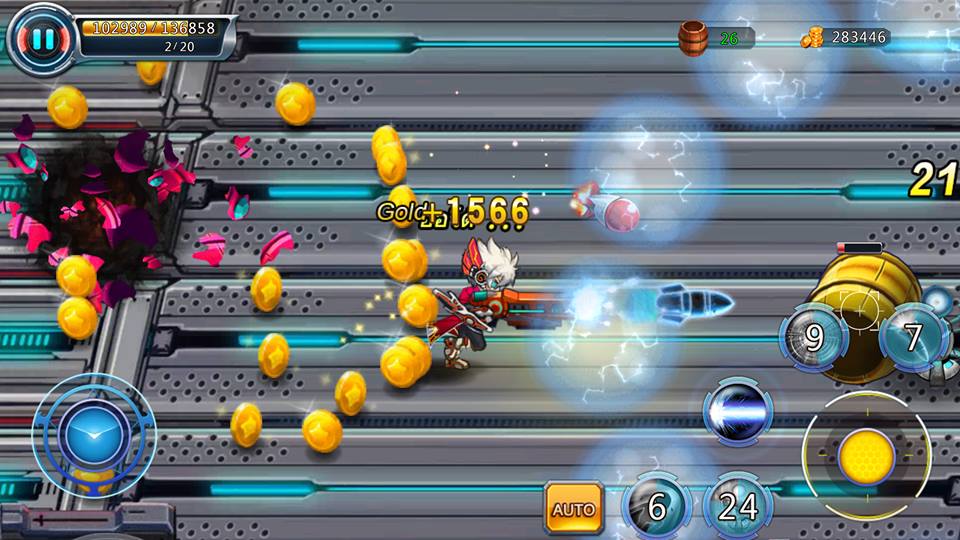Select the skill showing cooldown 9

click(814, 337)
